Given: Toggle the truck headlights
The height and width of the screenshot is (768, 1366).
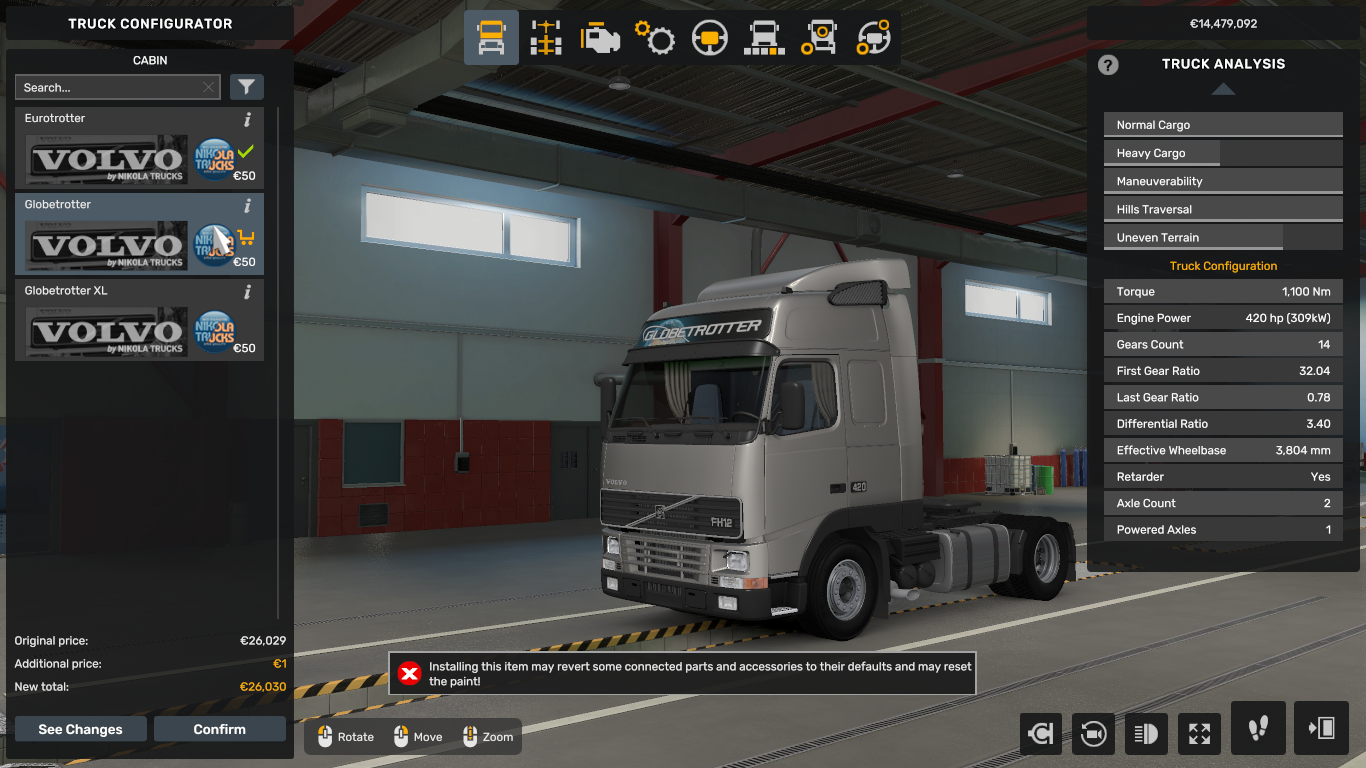Looking at the screenshot, I should pyautogui.click(x=1146, y=734).
